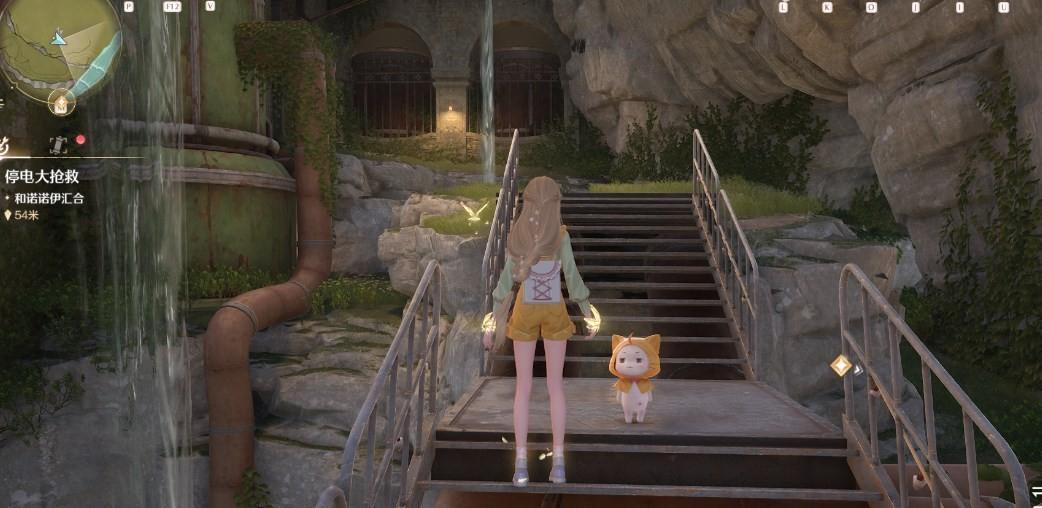
Task: Click the gold diamond quest waypoint marker
Action: click(841, 366)
